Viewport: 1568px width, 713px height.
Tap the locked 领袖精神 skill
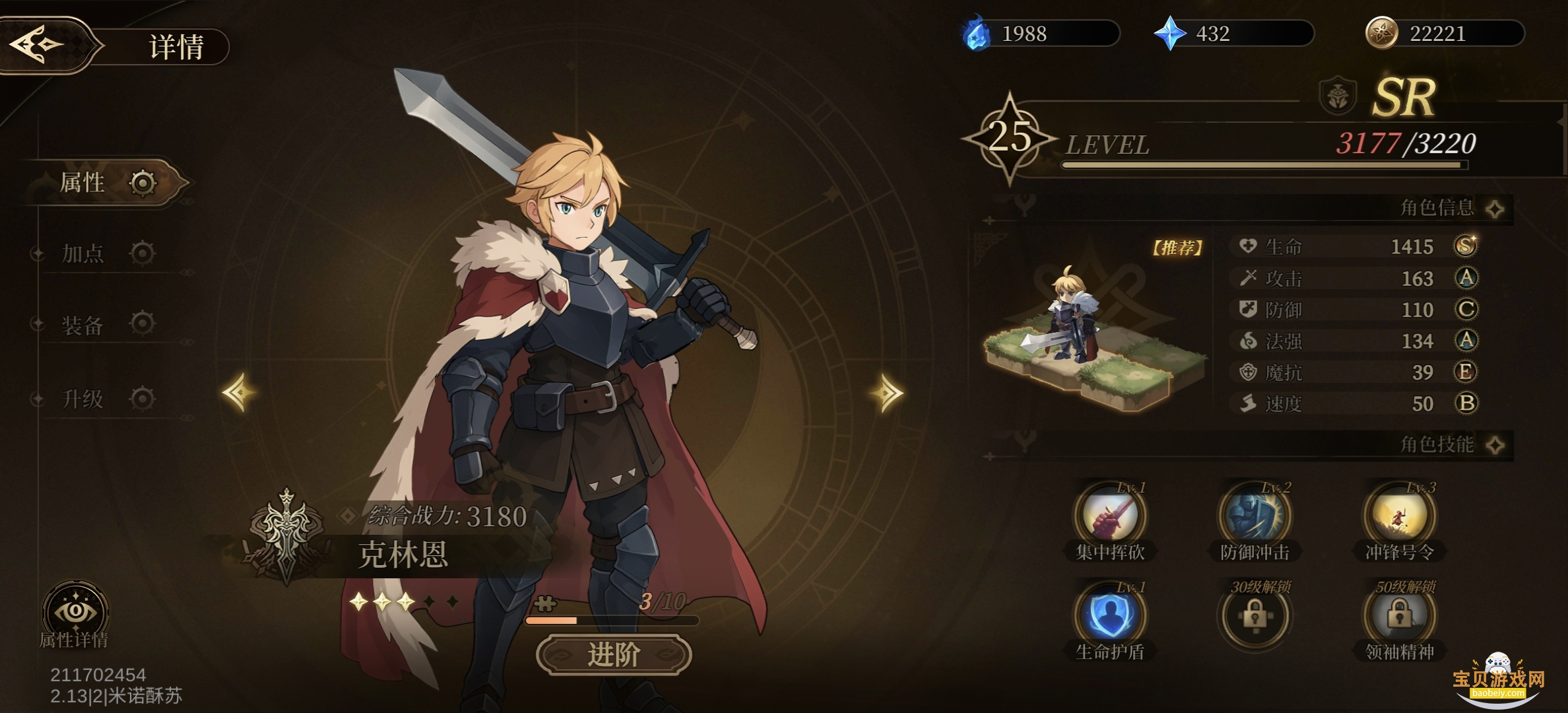pos(1399,616)
